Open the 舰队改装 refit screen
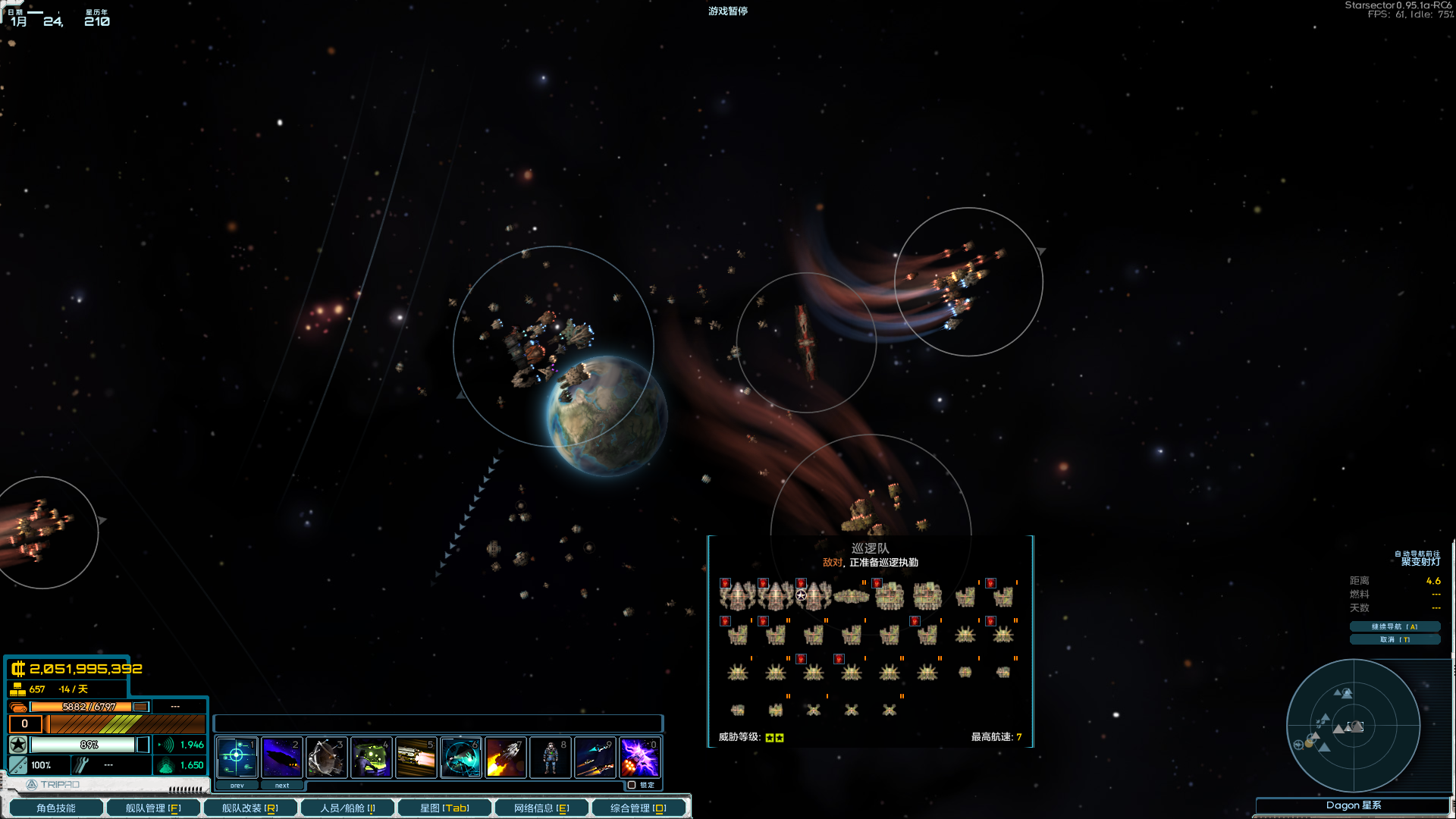Image resolution: width=1456 pixels, height=819 pixels. (249, 808)
